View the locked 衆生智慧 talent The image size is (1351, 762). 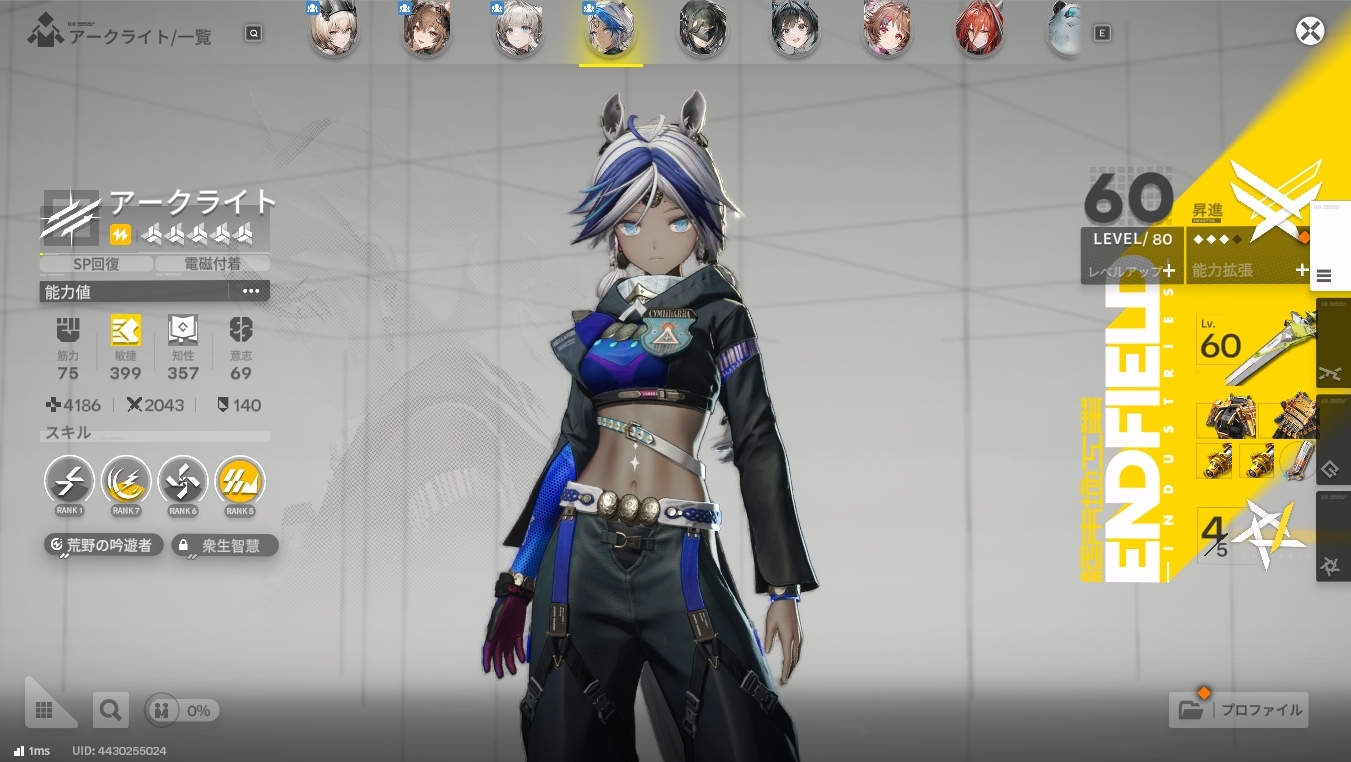pos(224,545)
